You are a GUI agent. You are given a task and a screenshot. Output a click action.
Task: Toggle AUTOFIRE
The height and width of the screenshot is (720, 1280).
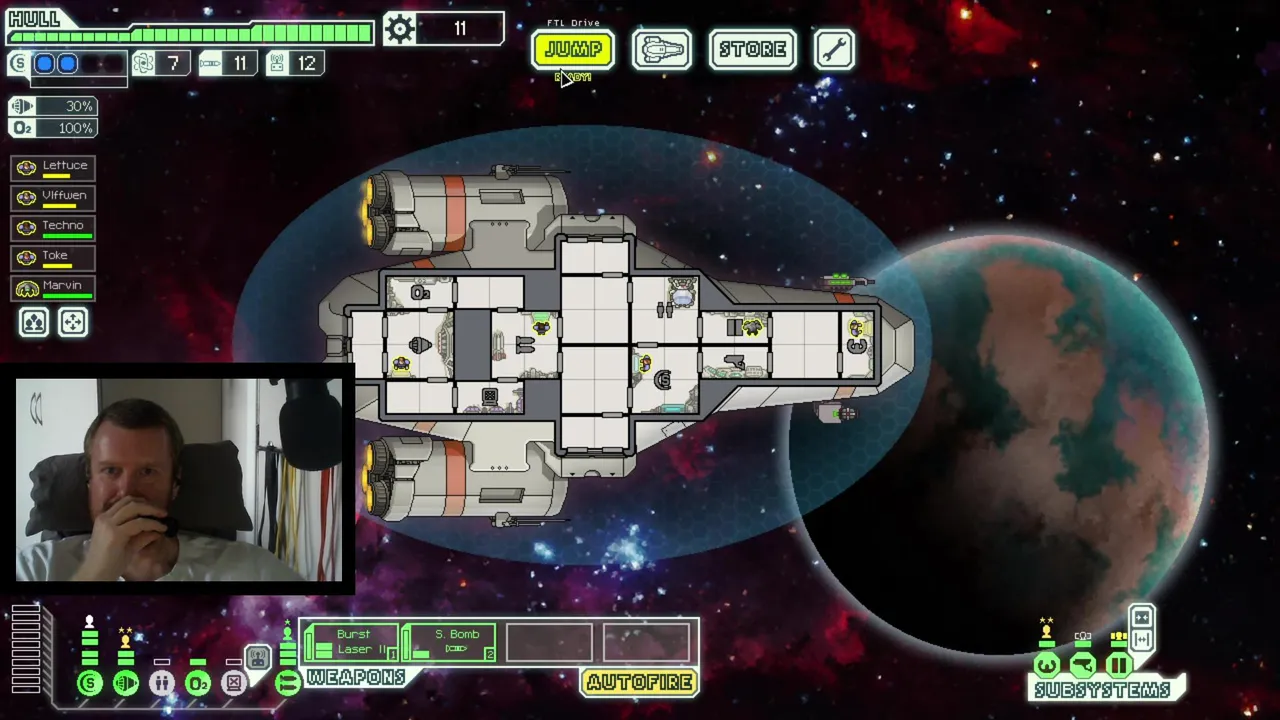(x=639, y=683)
